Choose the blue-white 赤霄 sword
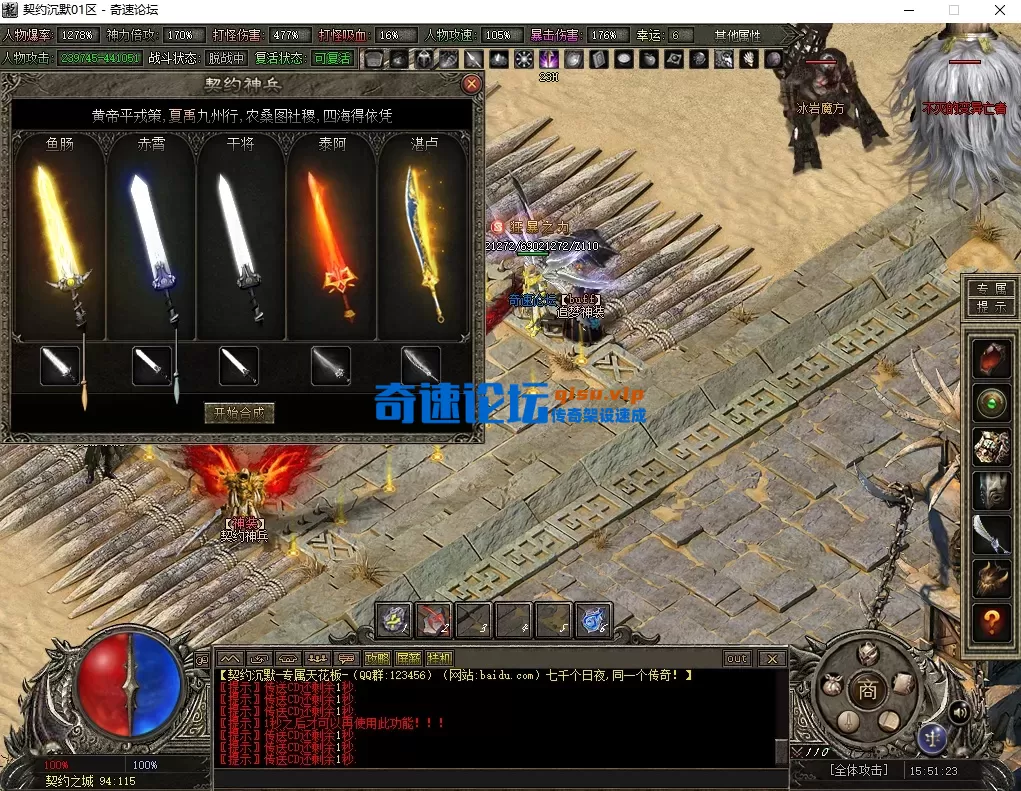1021x791 pixels. pos(150,240)
